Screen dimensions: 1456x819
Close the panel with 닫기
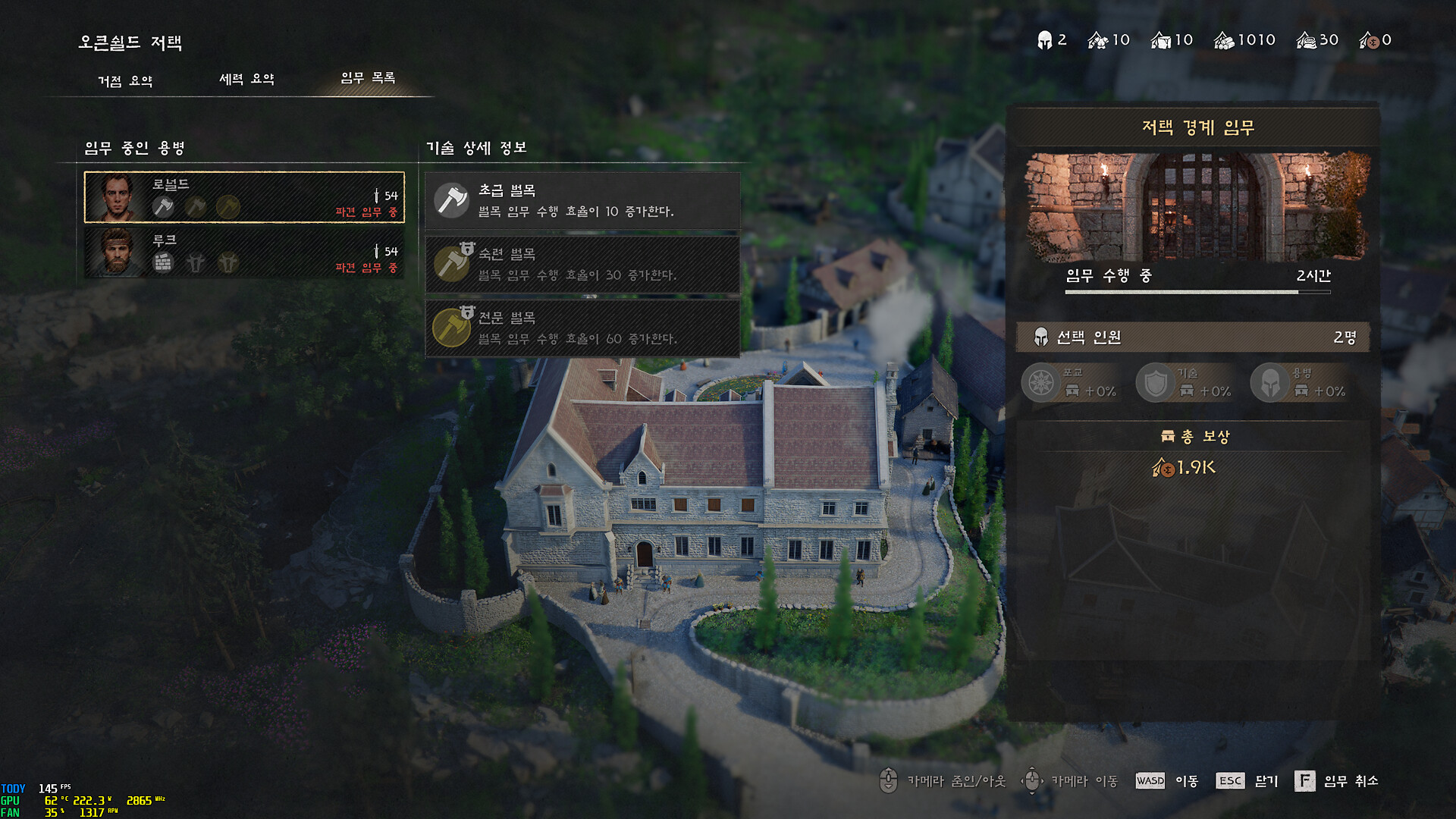[x=1247, y=781]
